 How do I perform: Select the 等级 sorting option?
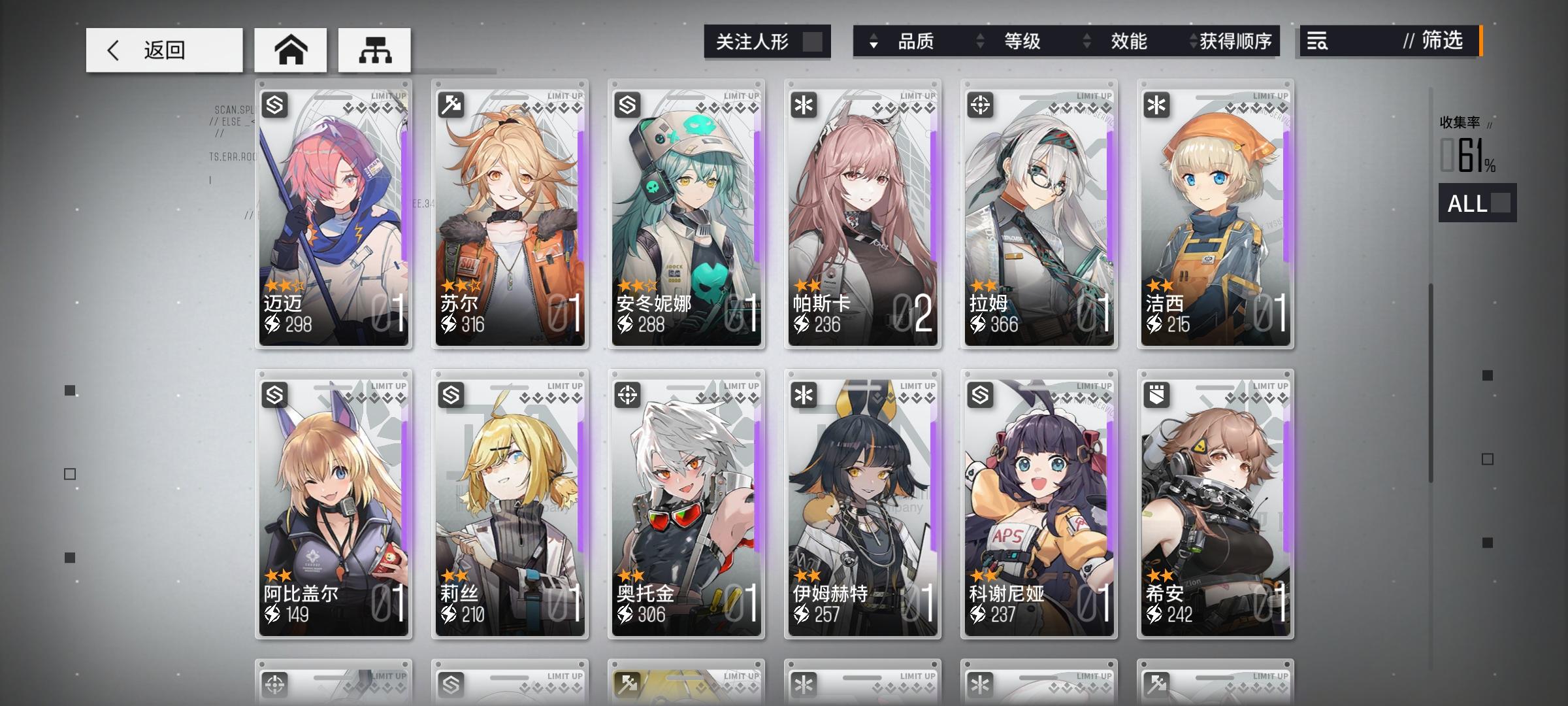pyautogui.click(x=1022, y=42)
